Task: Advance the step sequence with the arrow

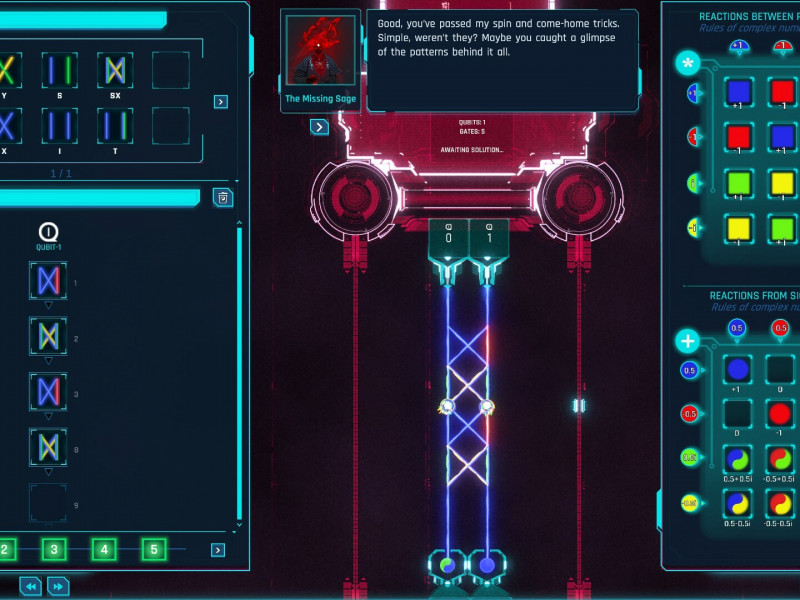Action: point(218,550)
